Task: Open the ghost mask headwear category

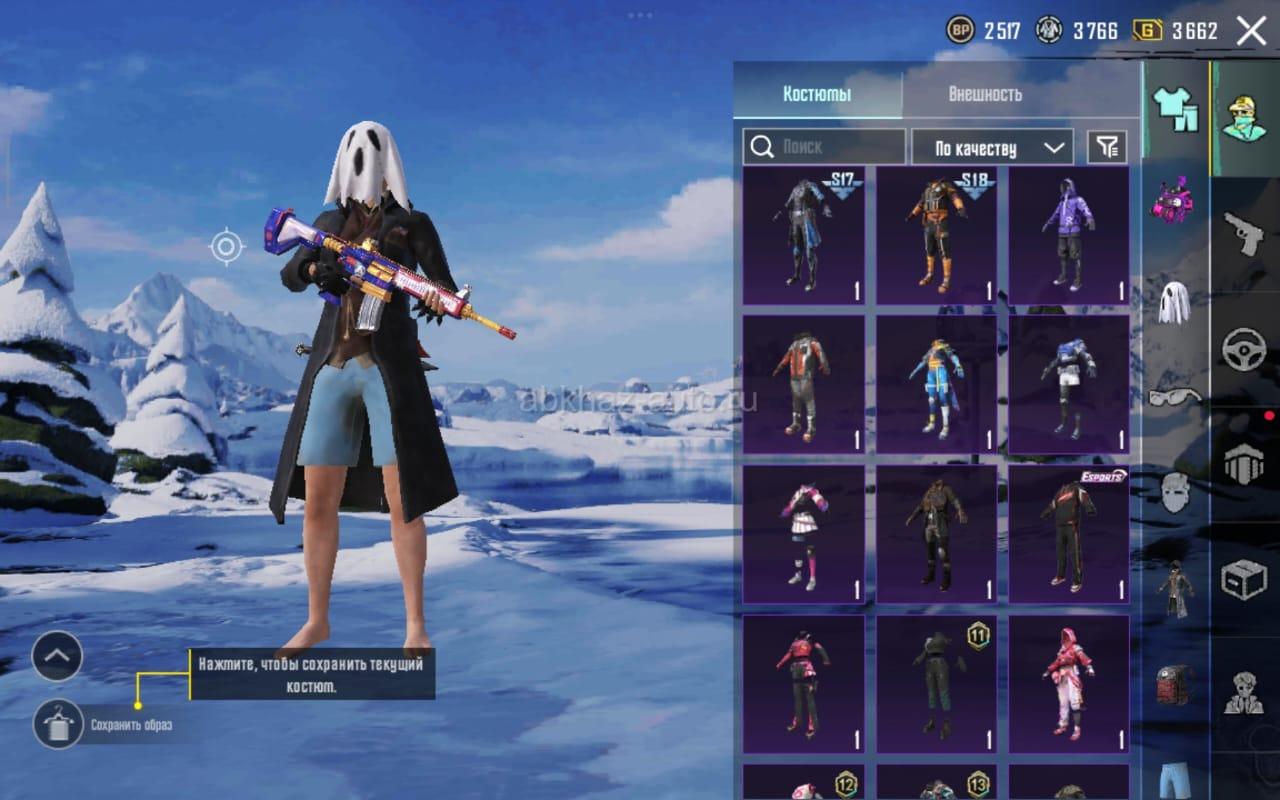Action: pyautogui.click(x=1174, y=302)
